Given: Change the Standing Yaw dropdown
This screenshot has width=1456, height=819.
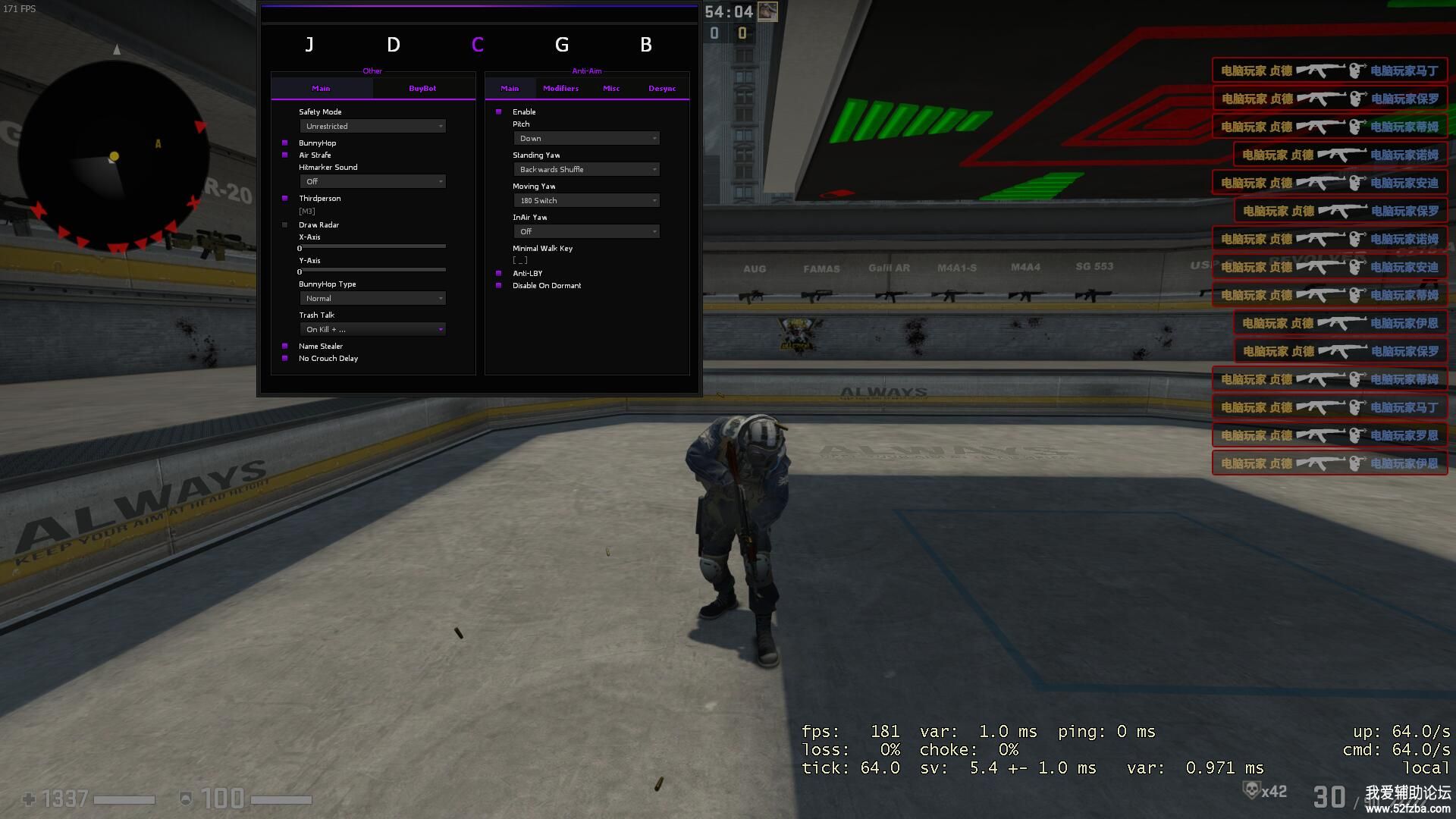Looking at the screenshot, I should (x=586, y=170).
